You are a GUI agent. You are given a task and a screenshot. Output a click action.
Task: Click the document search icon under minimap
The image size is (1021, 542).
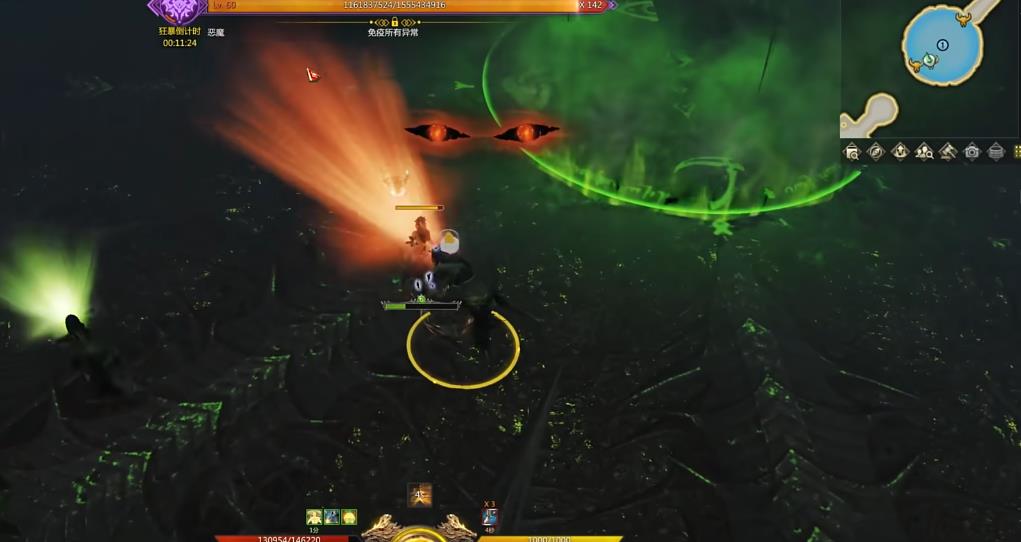click(852, 152)
